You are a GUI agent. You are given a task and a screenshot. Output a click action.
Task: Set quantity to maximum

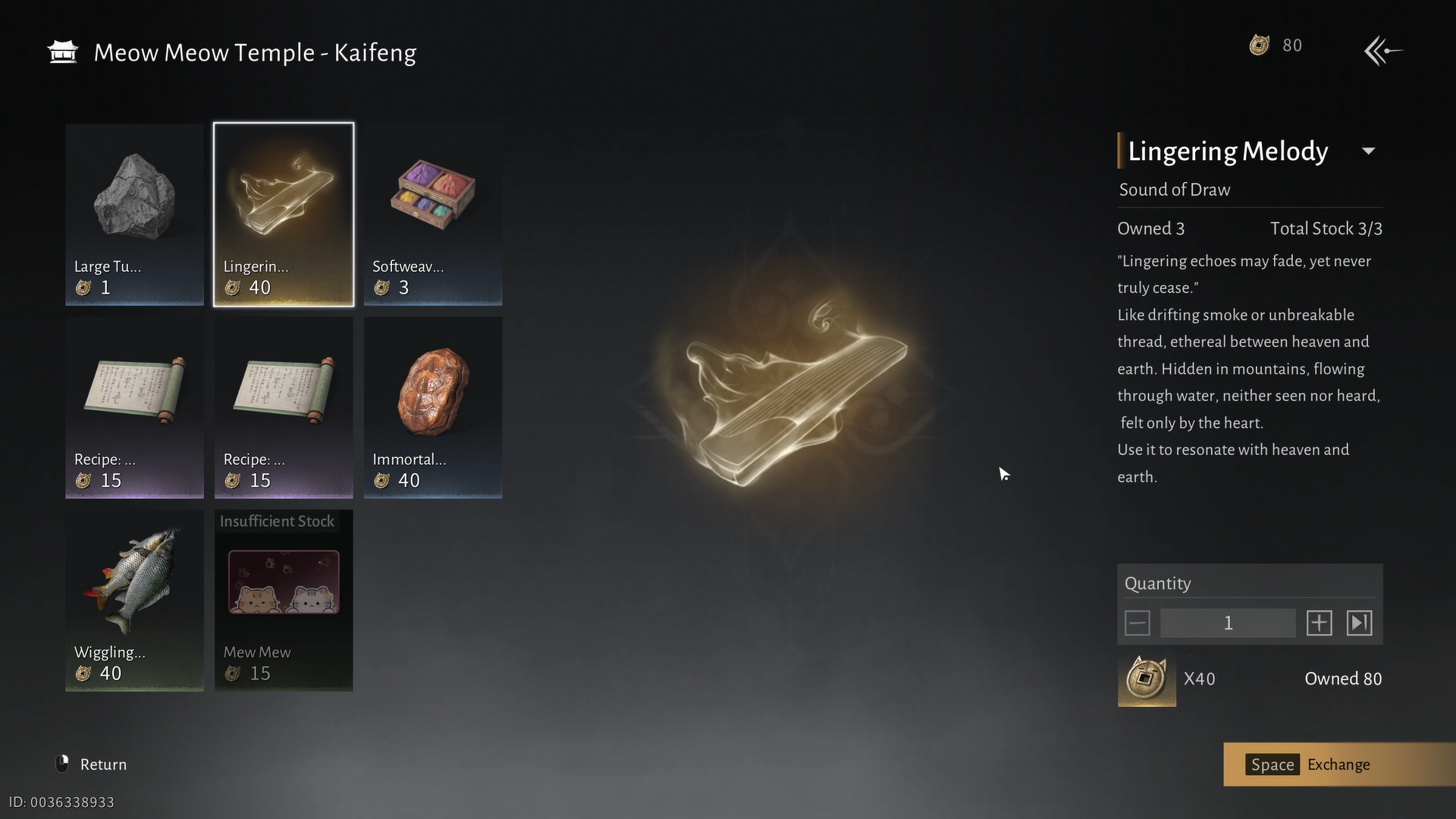point(1359,623)
